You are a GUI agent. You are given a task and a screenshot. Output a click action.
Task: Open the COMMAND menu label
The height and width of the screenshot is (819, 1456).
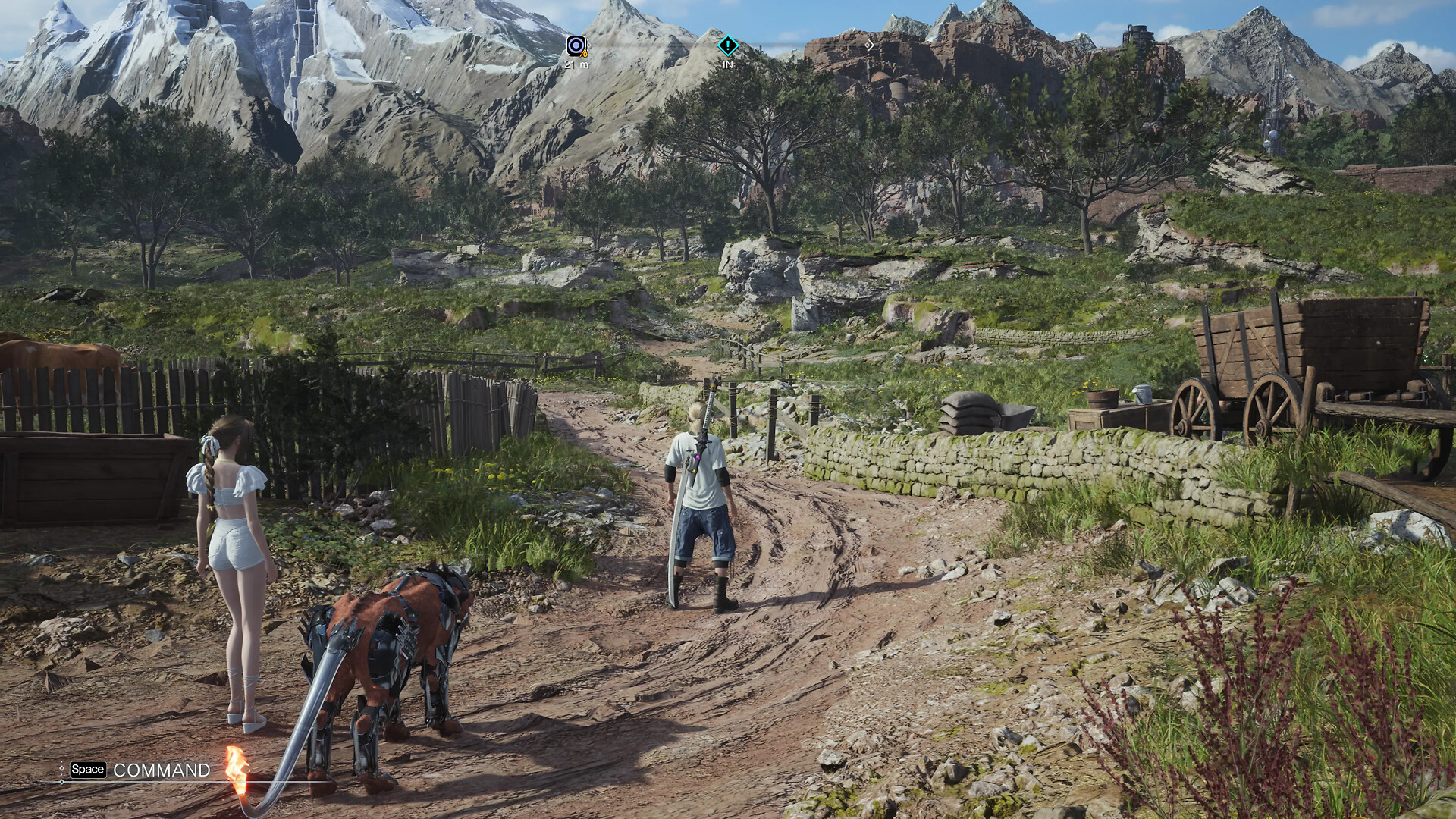click(x=162, y=770)
